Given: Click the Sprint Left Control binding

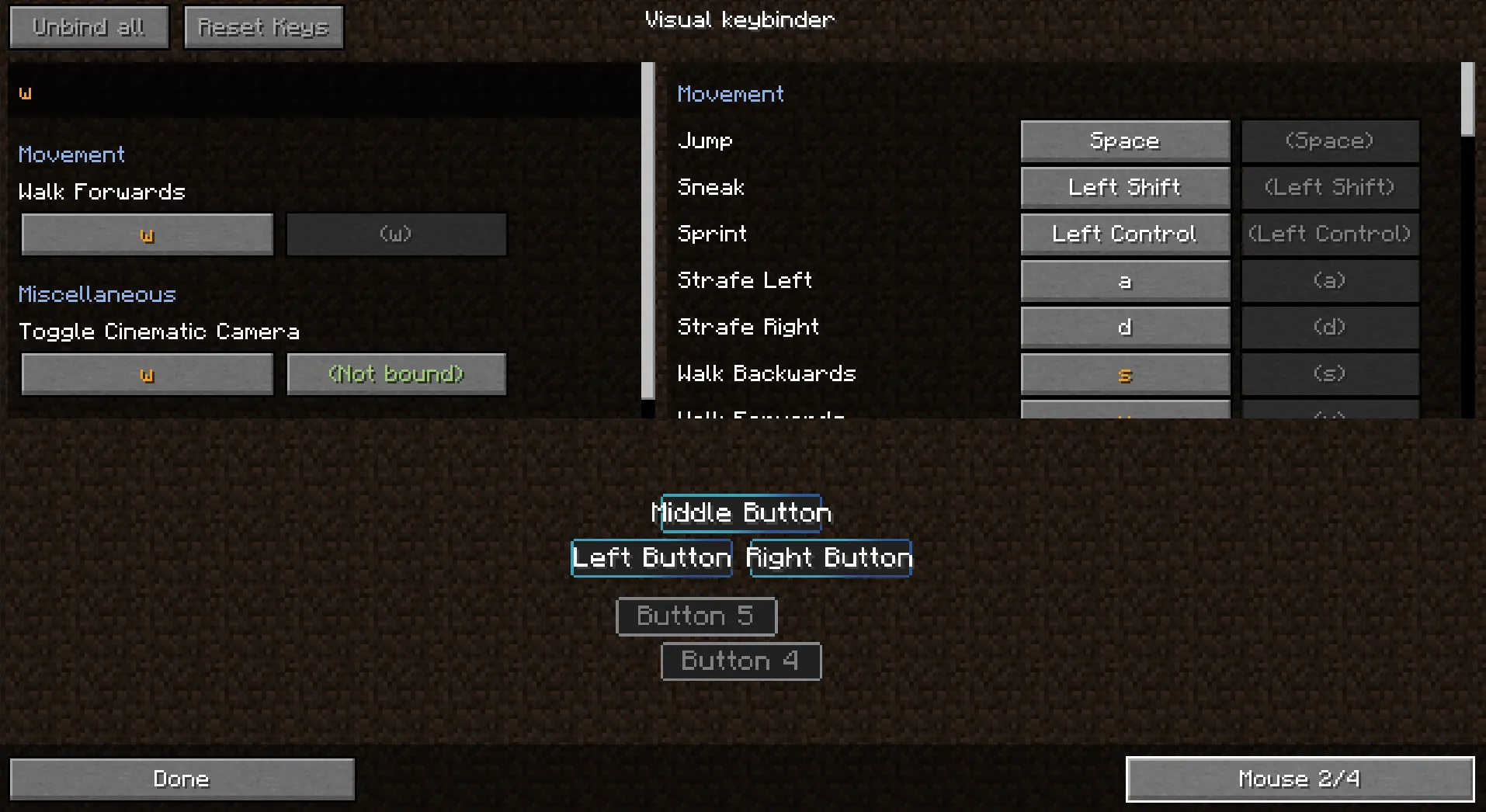Looking at the screenshot, I should point(1124,234).
